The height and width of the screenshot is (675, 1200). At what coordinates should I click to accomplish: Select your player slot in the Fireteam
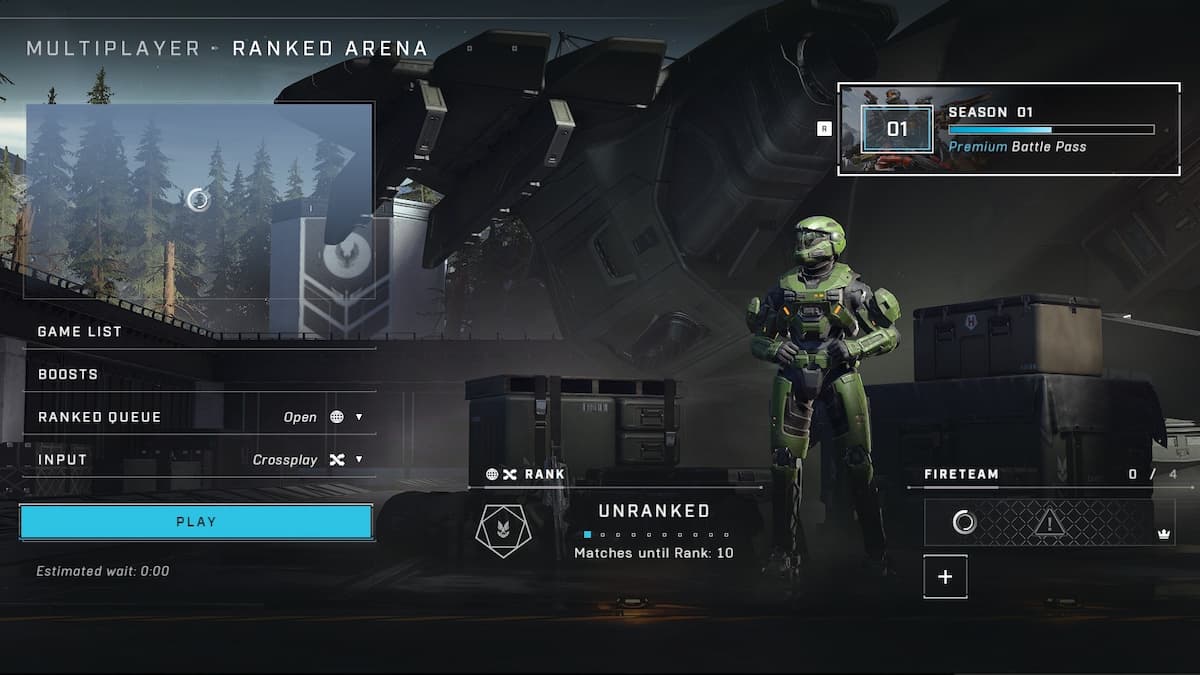tap(1049, 522)
